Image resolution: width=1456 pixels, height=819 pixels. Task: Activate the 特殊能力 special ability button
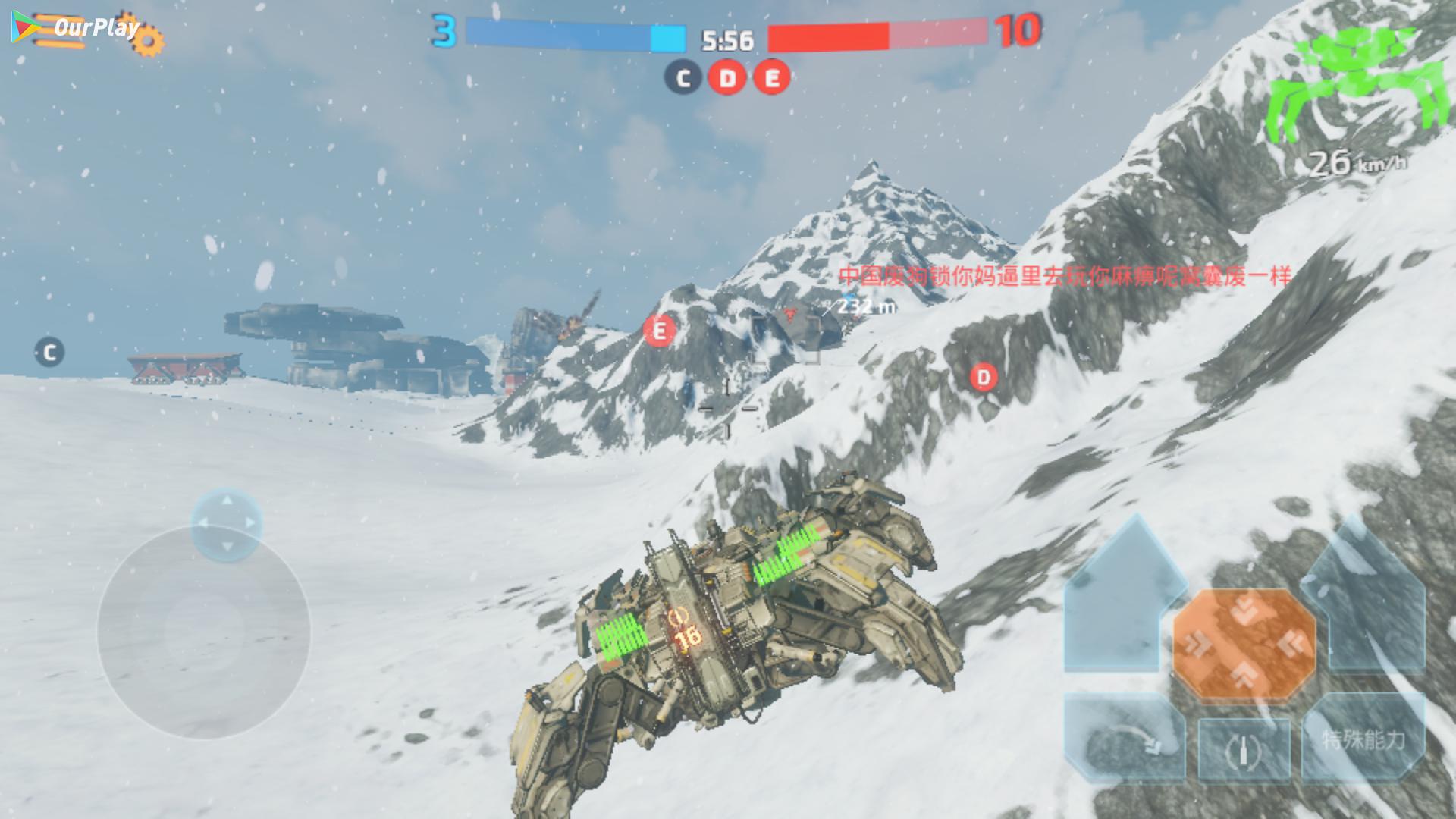pos(1363,739)
